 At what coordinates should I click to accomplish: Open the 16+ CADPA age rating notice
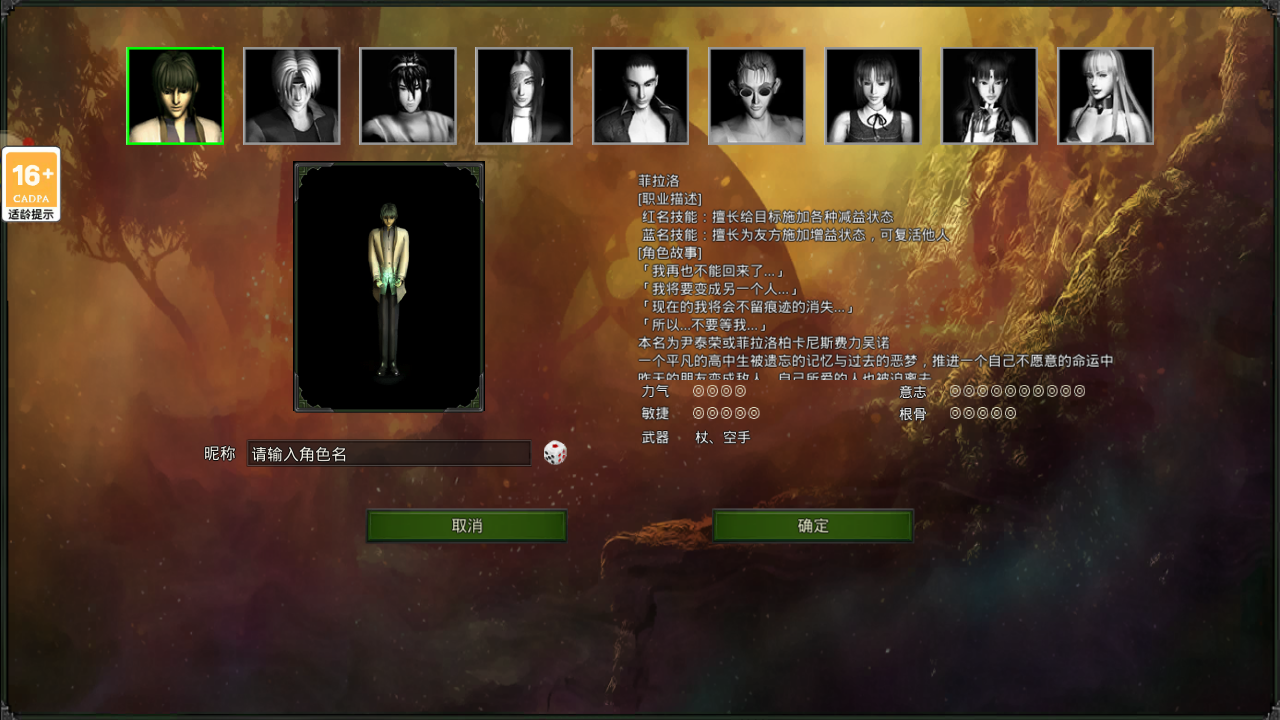[x=32, y=185]
